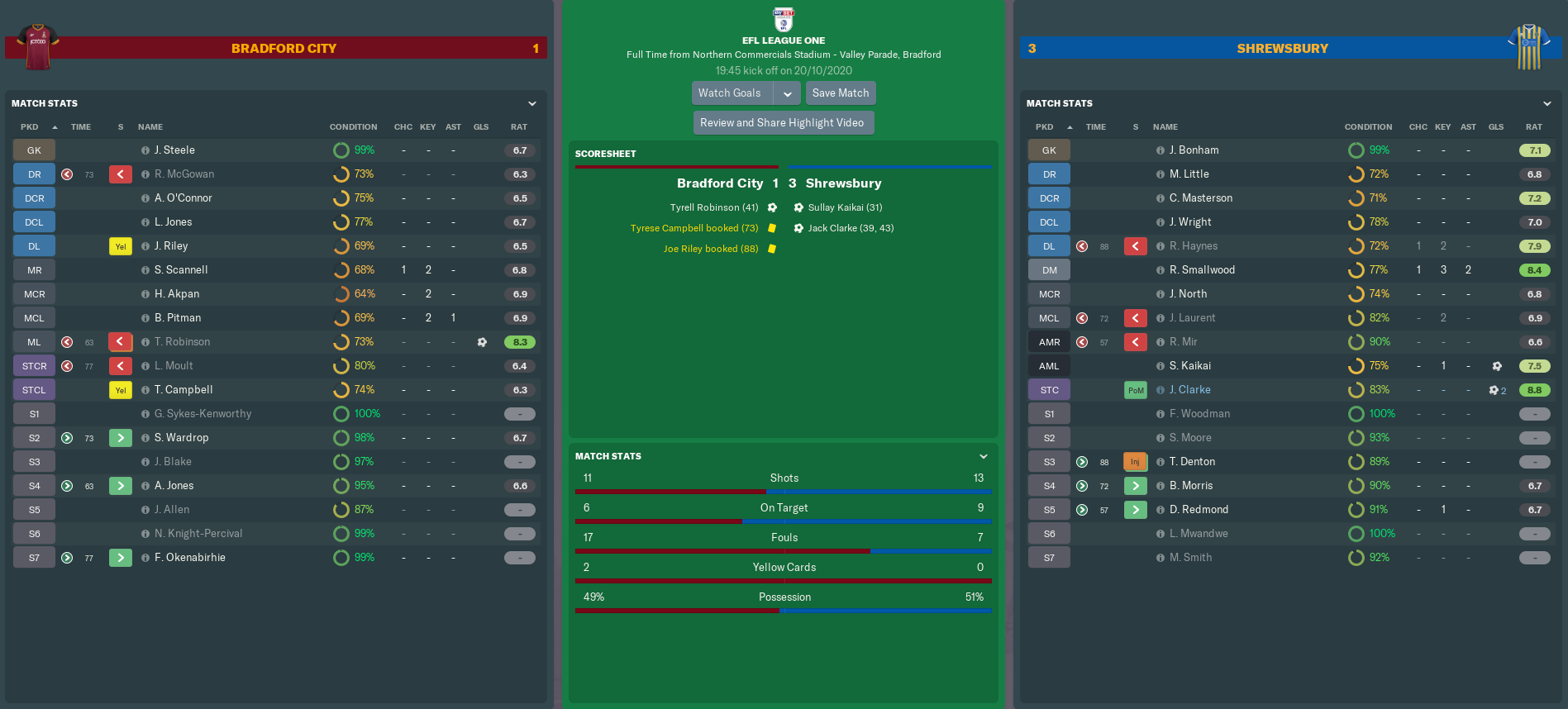The image size is (1568, 709).
Task: Open the dropdown arrow beside Watch Goals
Action: 788,93
